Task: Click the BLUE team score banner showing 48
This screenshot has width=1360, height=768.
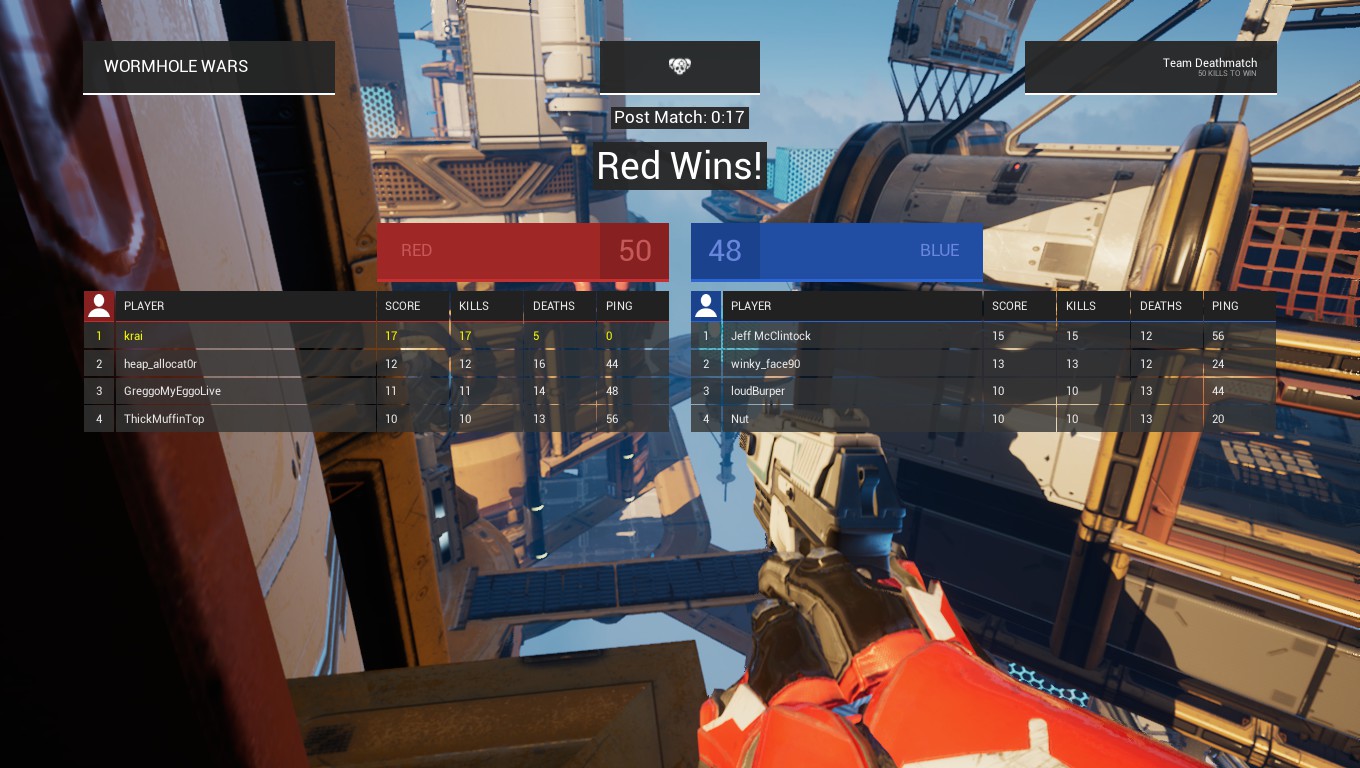Action: tap(836, 251)
